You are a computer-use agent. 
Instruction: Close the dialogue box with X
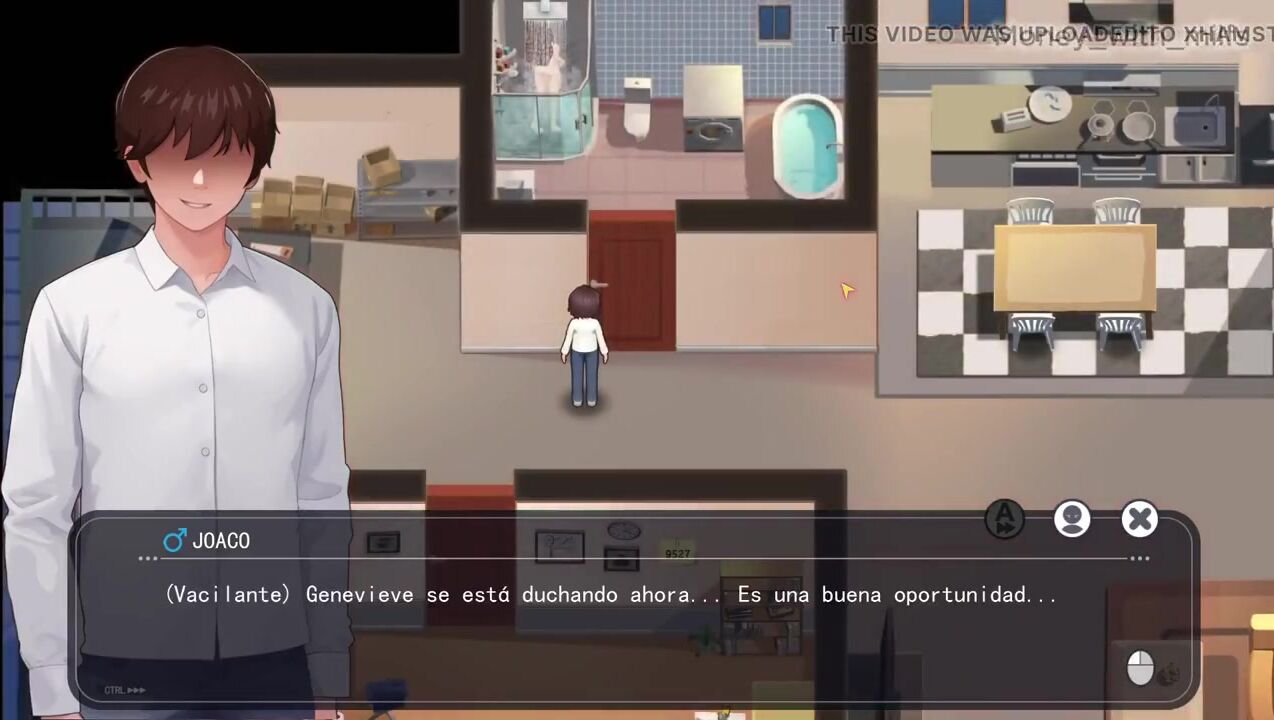1139,519
